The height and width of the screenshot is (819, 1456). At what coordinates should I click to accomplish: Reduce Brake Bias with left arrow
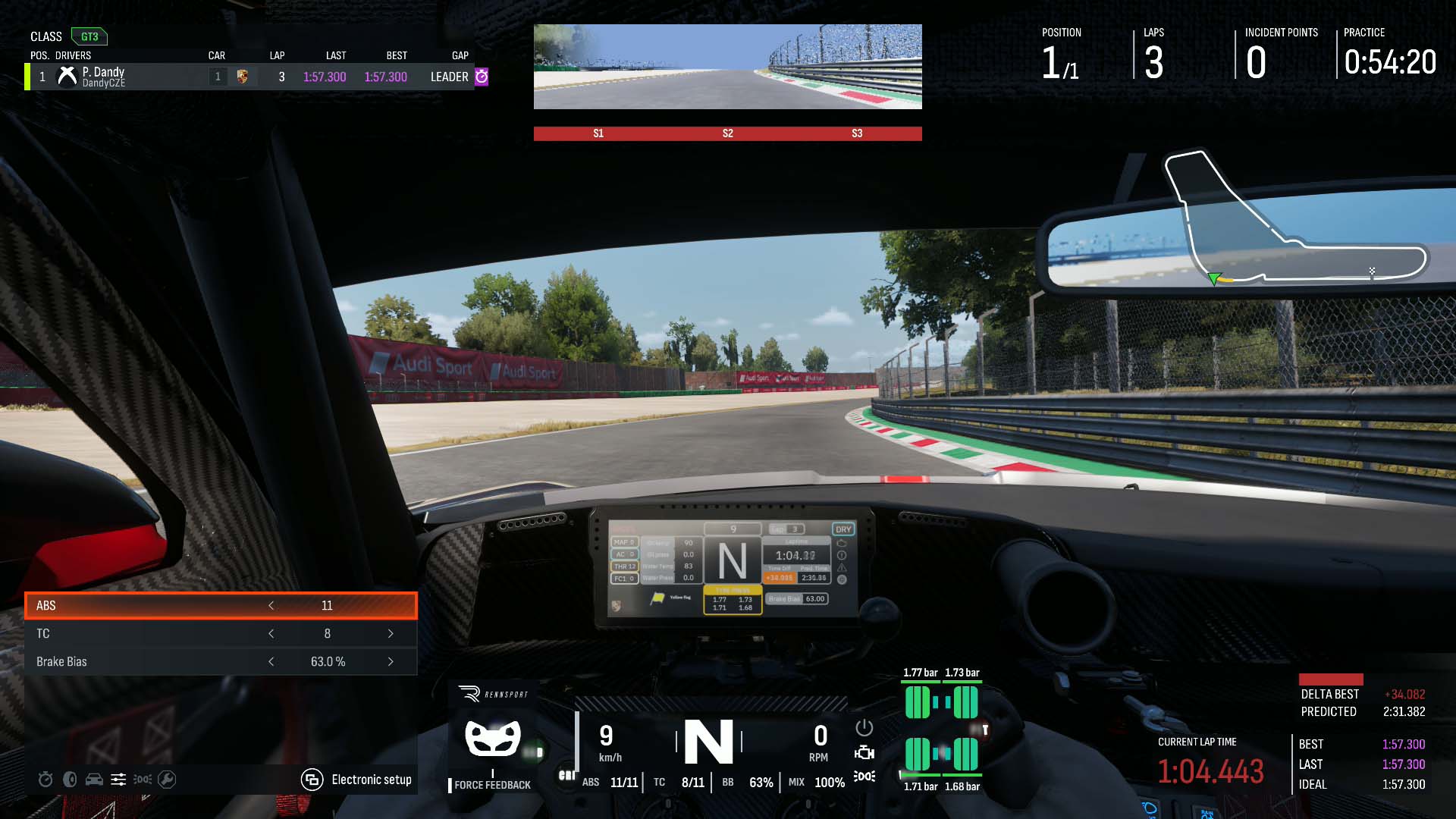tap(271, 661)
